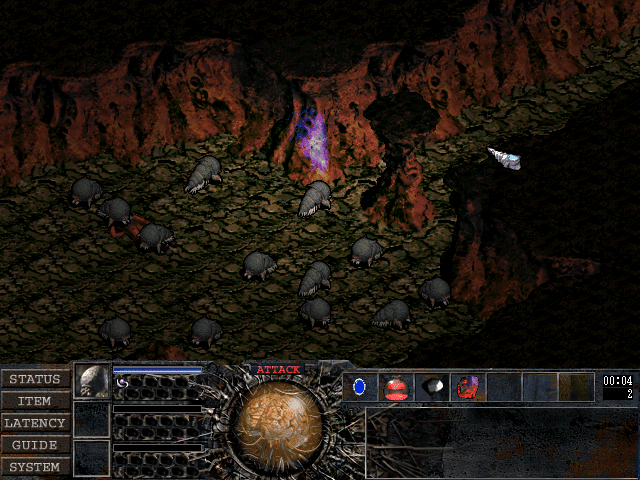Use the red potion item
The image size is (640, 480).
click(x=395, y=386)
